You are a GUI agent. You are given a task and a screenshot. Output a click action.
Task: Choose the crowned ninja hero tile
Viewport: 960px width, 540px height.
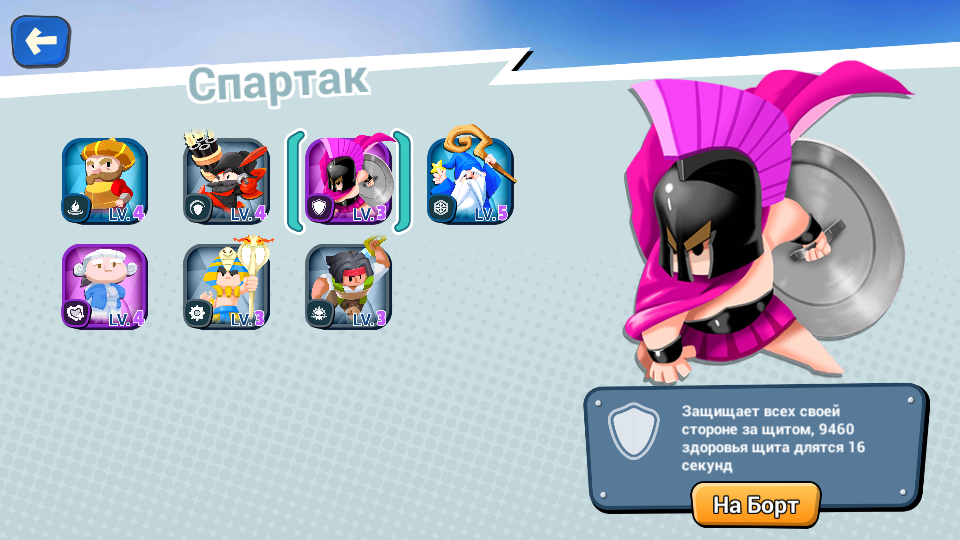pyautogui.click(x=227, y=181)
